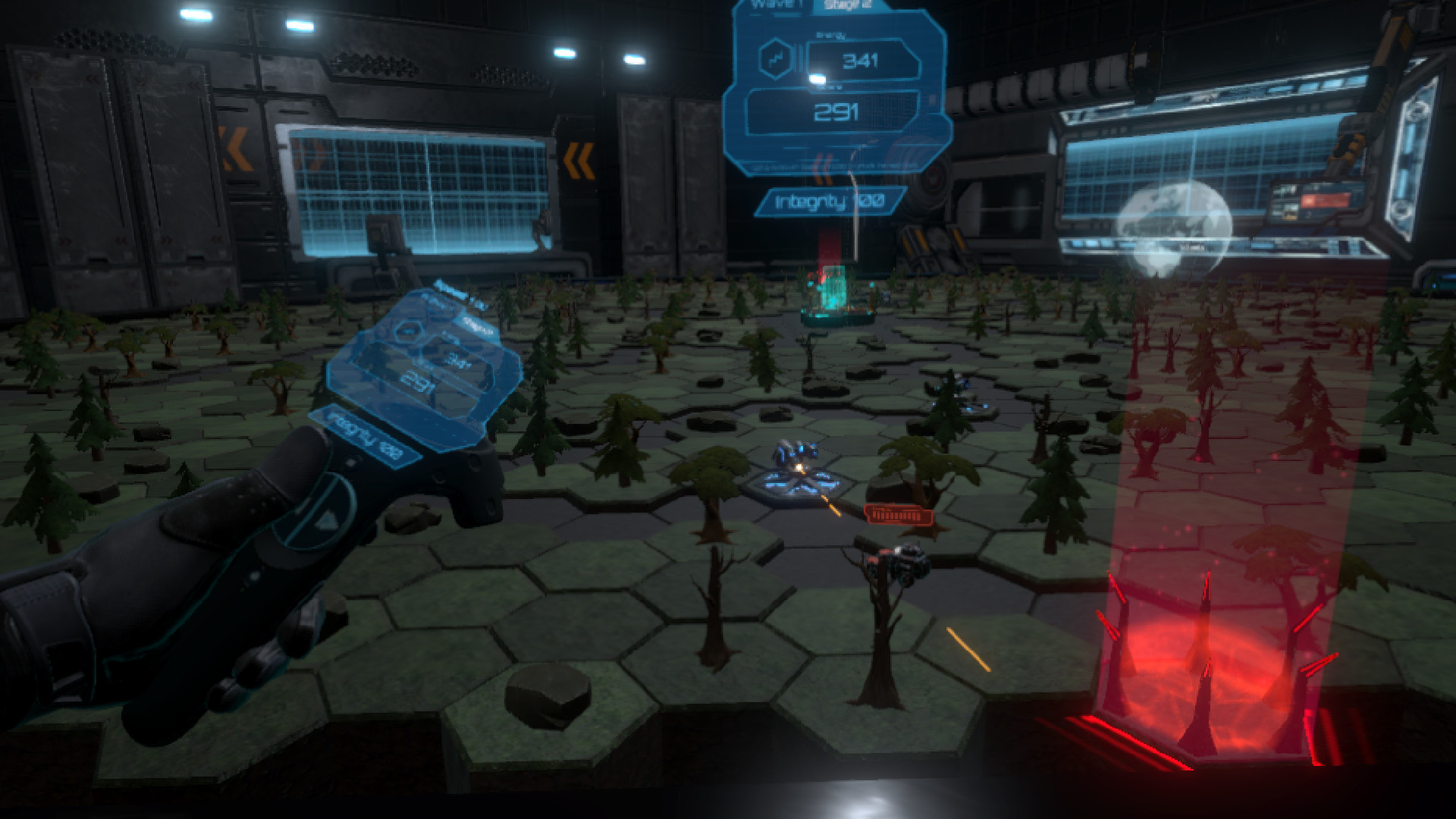Toggle the Integrity readout on the controller hologram
This screenshot has height=819, width=1456.
[x=367, y=436]
